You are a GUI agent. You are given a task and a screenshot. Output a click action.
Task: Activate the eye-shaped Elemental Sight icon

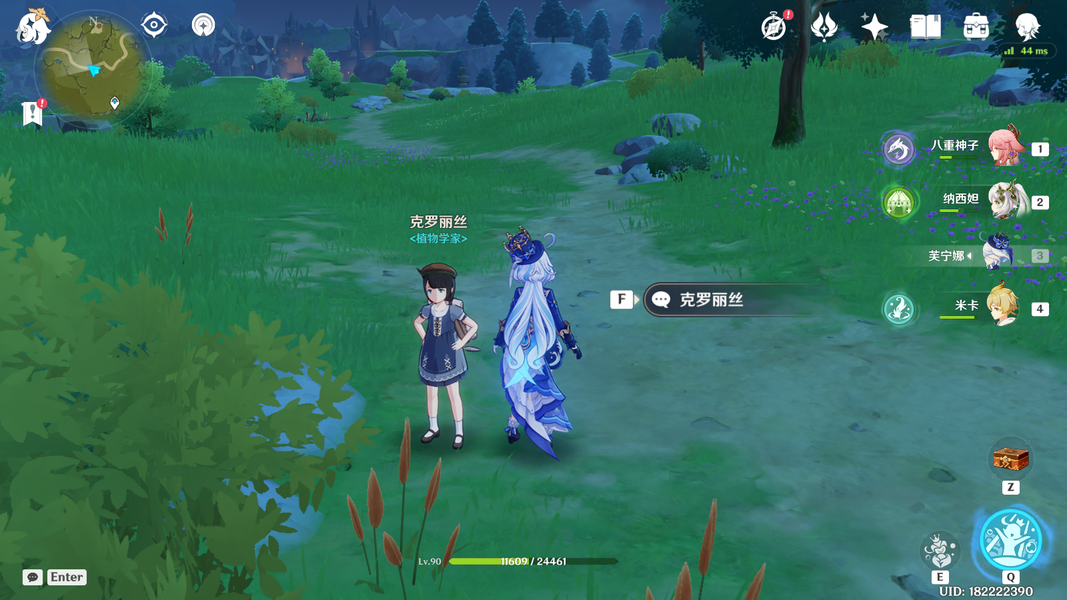click(x=154, y=25)
